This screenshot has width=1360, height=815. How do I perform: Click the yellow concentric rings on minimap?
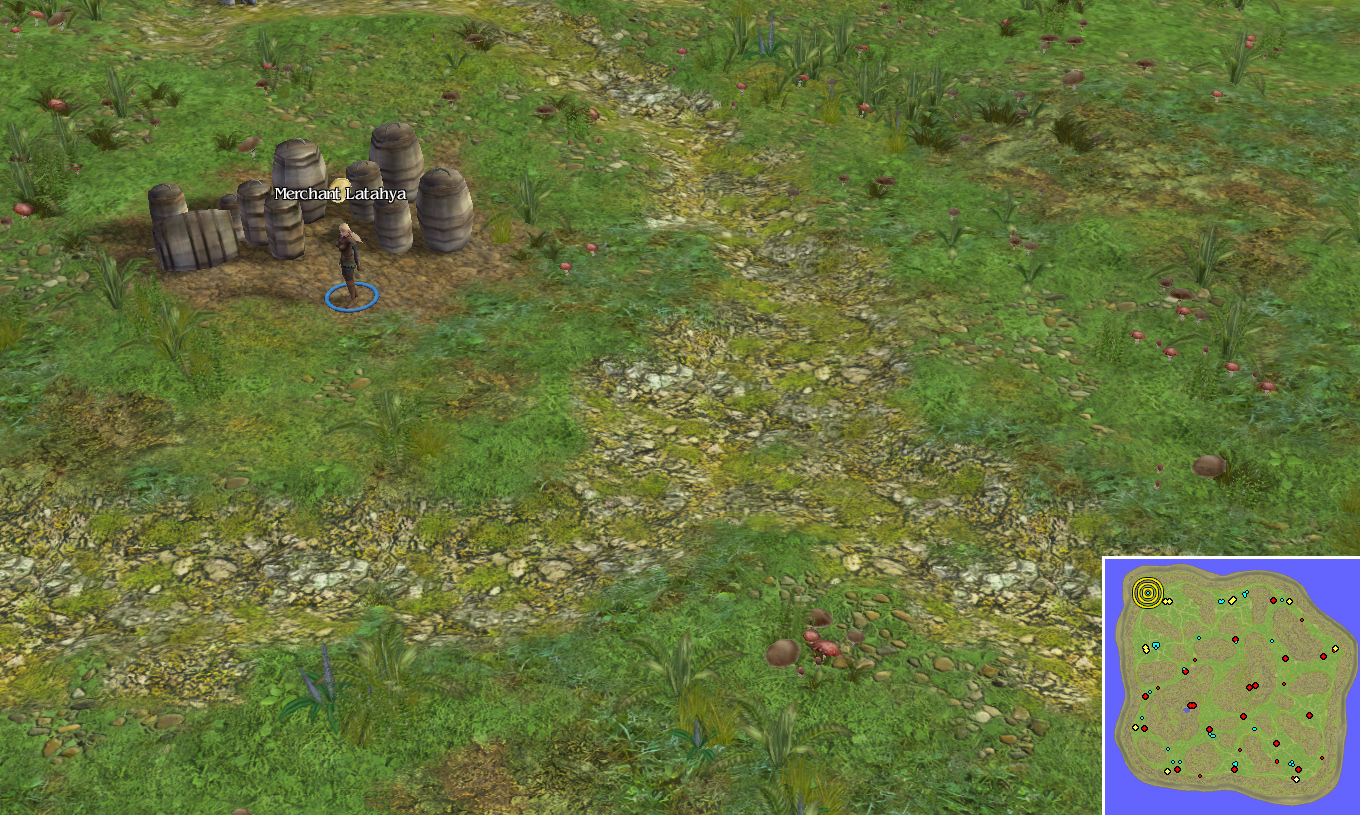(1148, 593)
